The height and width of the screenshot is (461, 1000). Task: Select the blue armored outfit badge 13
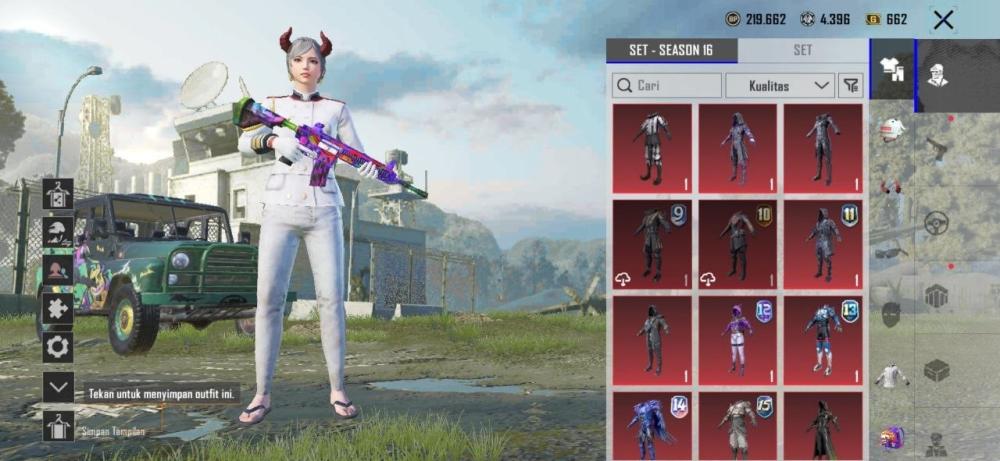coord(823,340)
